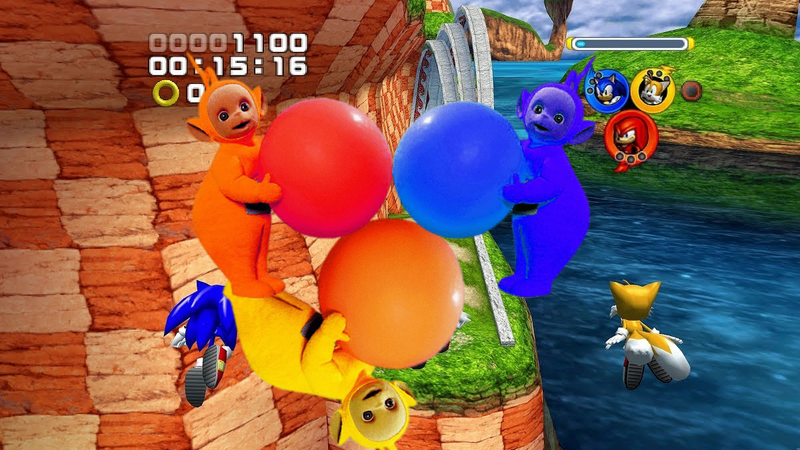Screen dimensions: 800x450
Task: Select the Tails team character icon
Action: (x=653, y=90)
